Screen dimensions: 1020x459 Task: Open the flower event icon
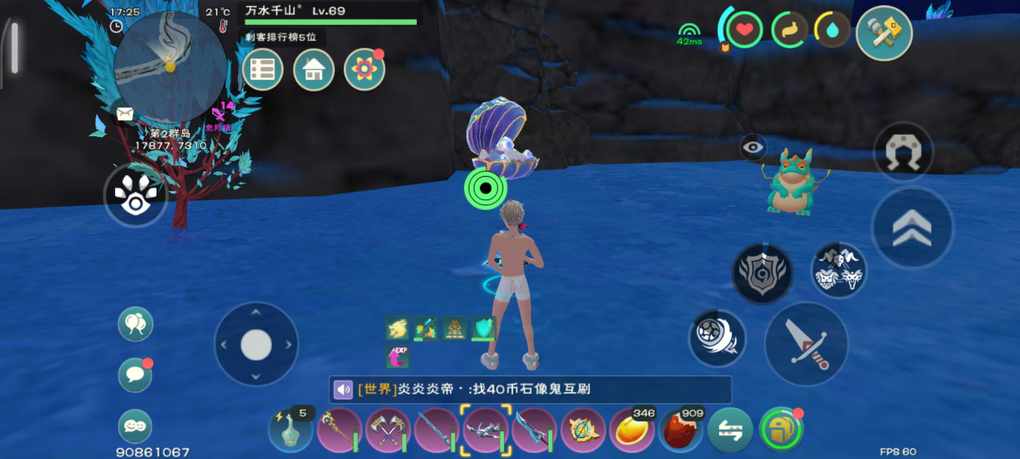[364, 70]
